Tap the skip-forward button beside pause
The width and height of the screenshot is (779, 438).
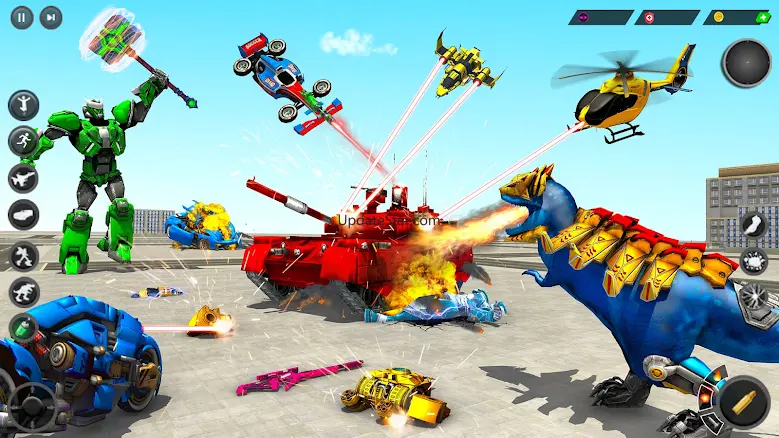pyautogui.click(x=50, y=17)
